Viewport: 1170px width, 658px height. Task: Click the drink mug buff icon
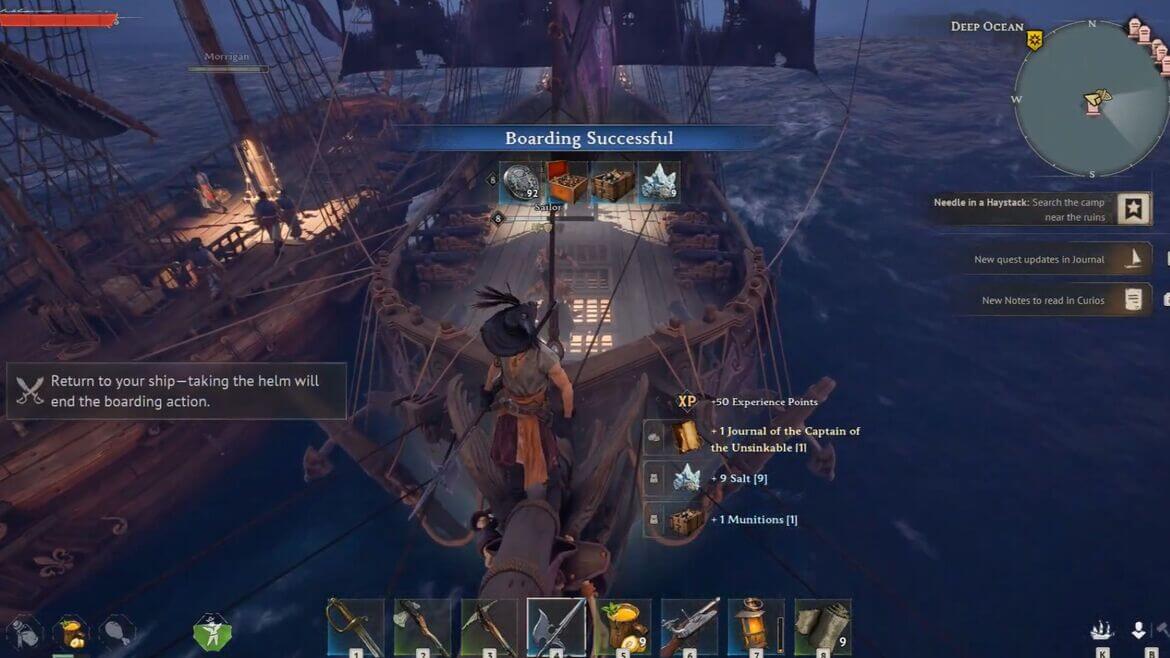pos(70,632)
